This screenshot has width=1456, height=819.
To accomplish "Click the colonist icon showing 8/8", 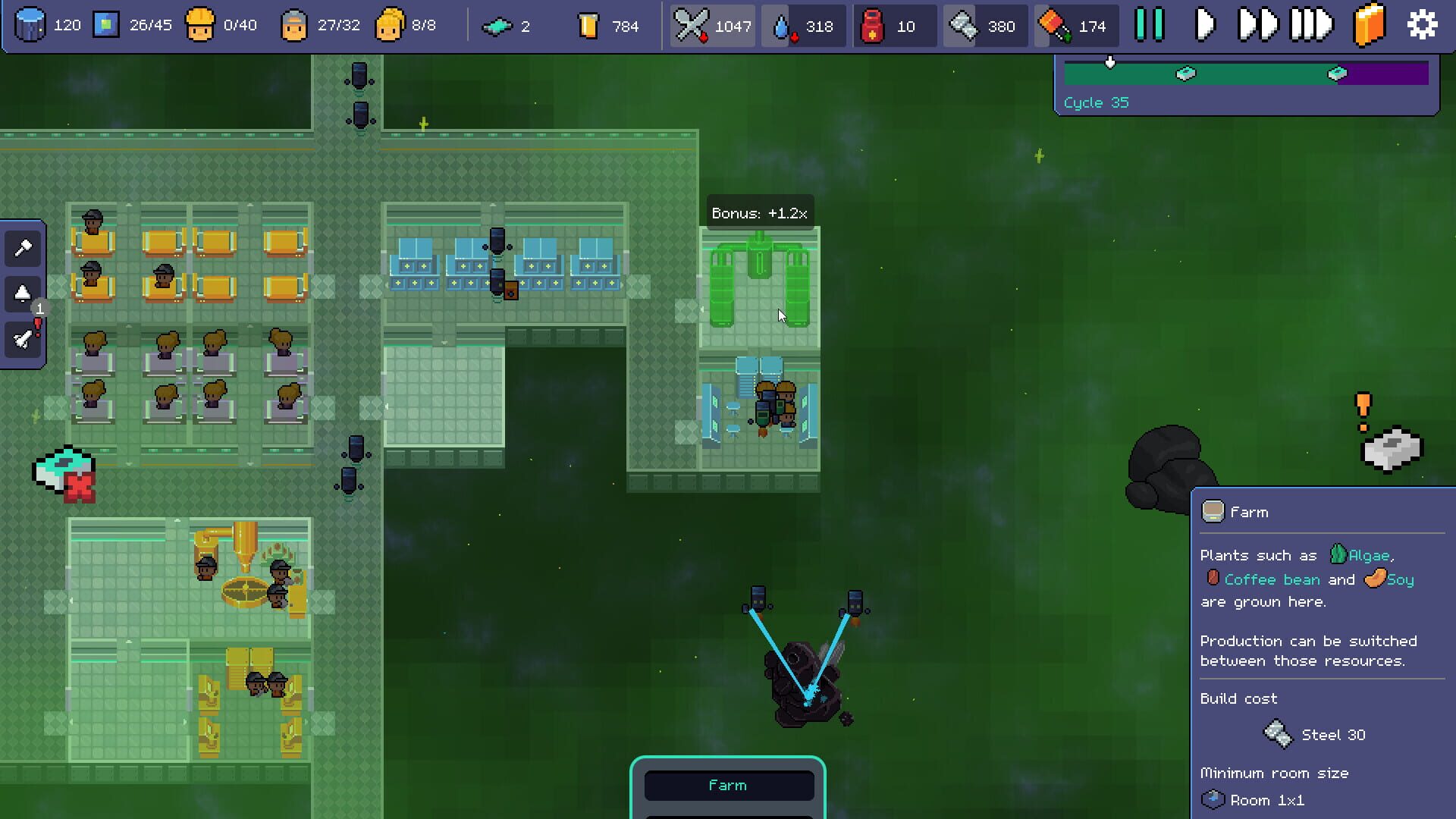I will click(390, 24).
